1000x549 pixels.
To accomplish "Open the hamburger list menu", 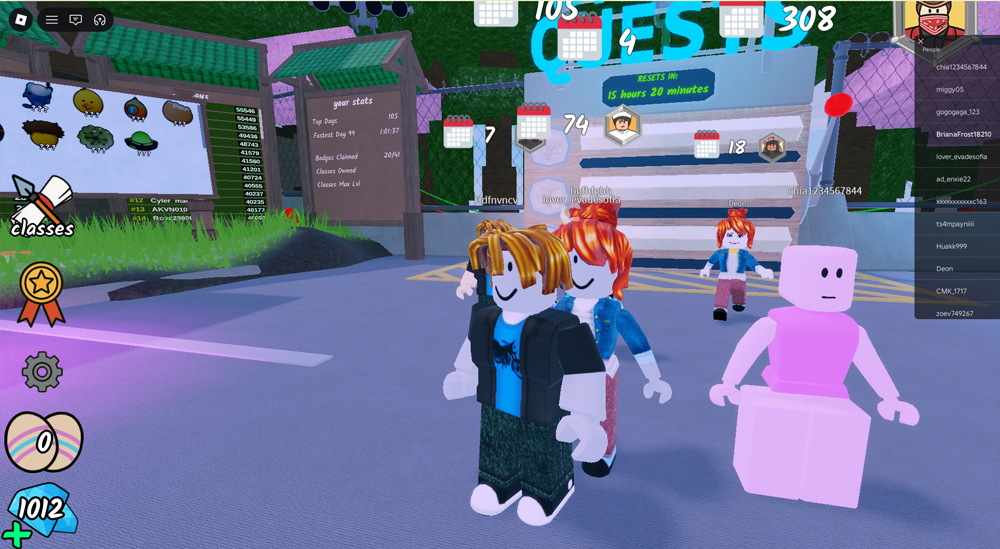I will [x=52, y=20].
